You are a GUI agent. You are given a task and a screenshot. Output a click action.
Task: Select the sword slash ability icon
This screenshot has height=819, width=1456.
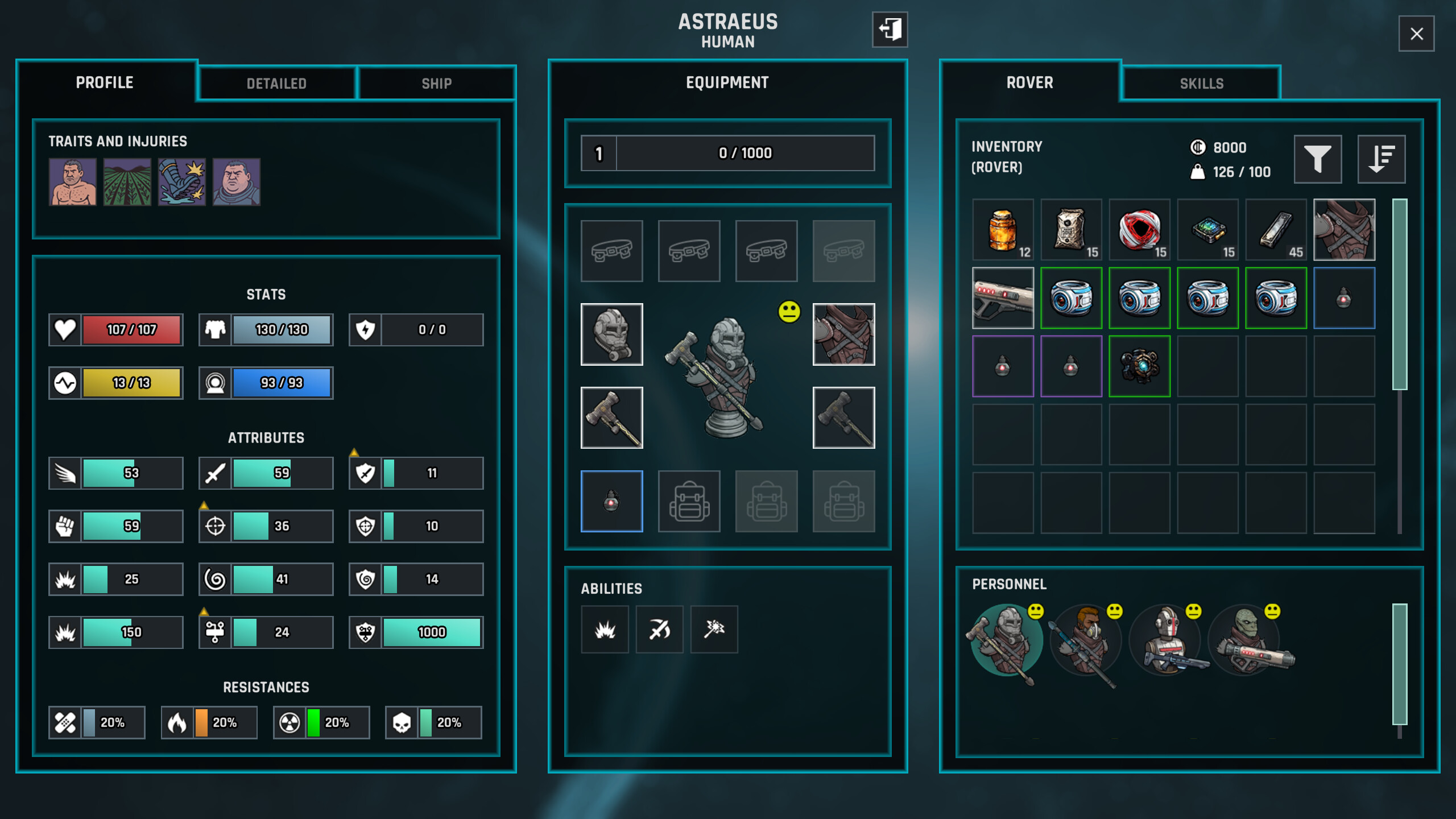pyautogui.click(x=659, y=629)
